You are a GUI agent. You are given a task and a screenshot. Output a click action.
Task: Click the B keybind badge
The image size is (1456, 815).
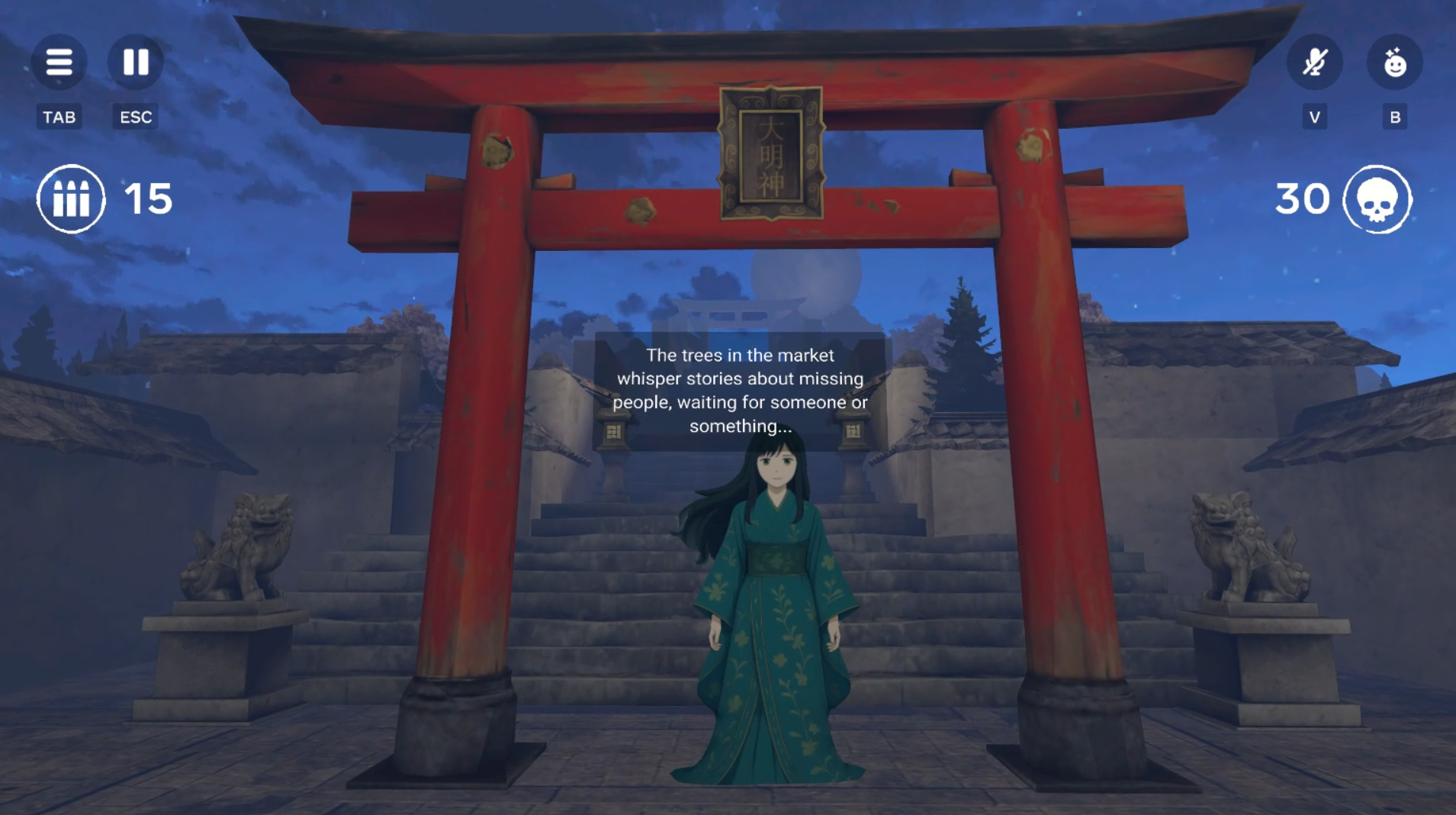pos(1396,116)
